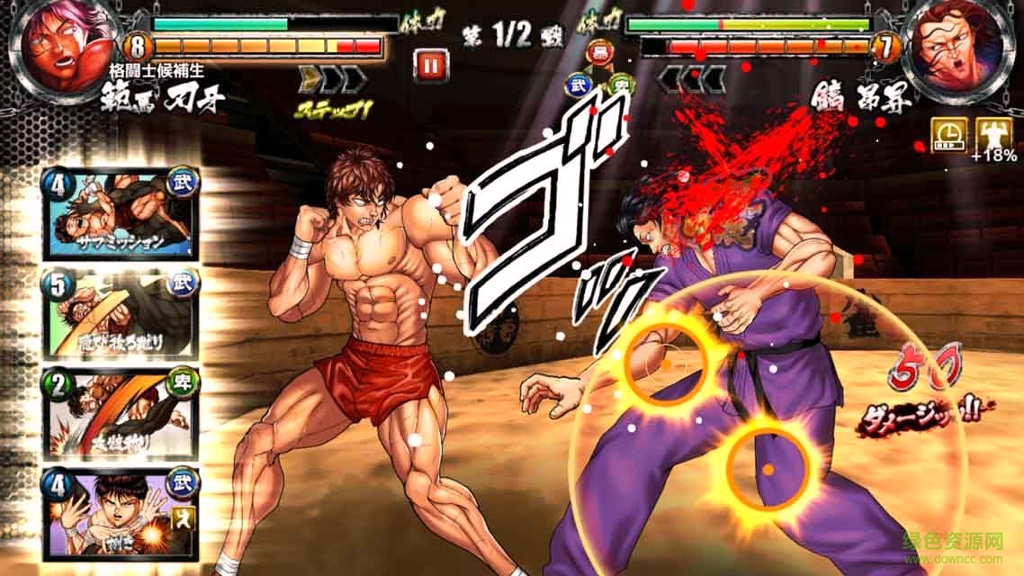This screenshot has width=1024, height=576.
Task: Inspect the muscle +18% buff icon
Action: (993, 133)
